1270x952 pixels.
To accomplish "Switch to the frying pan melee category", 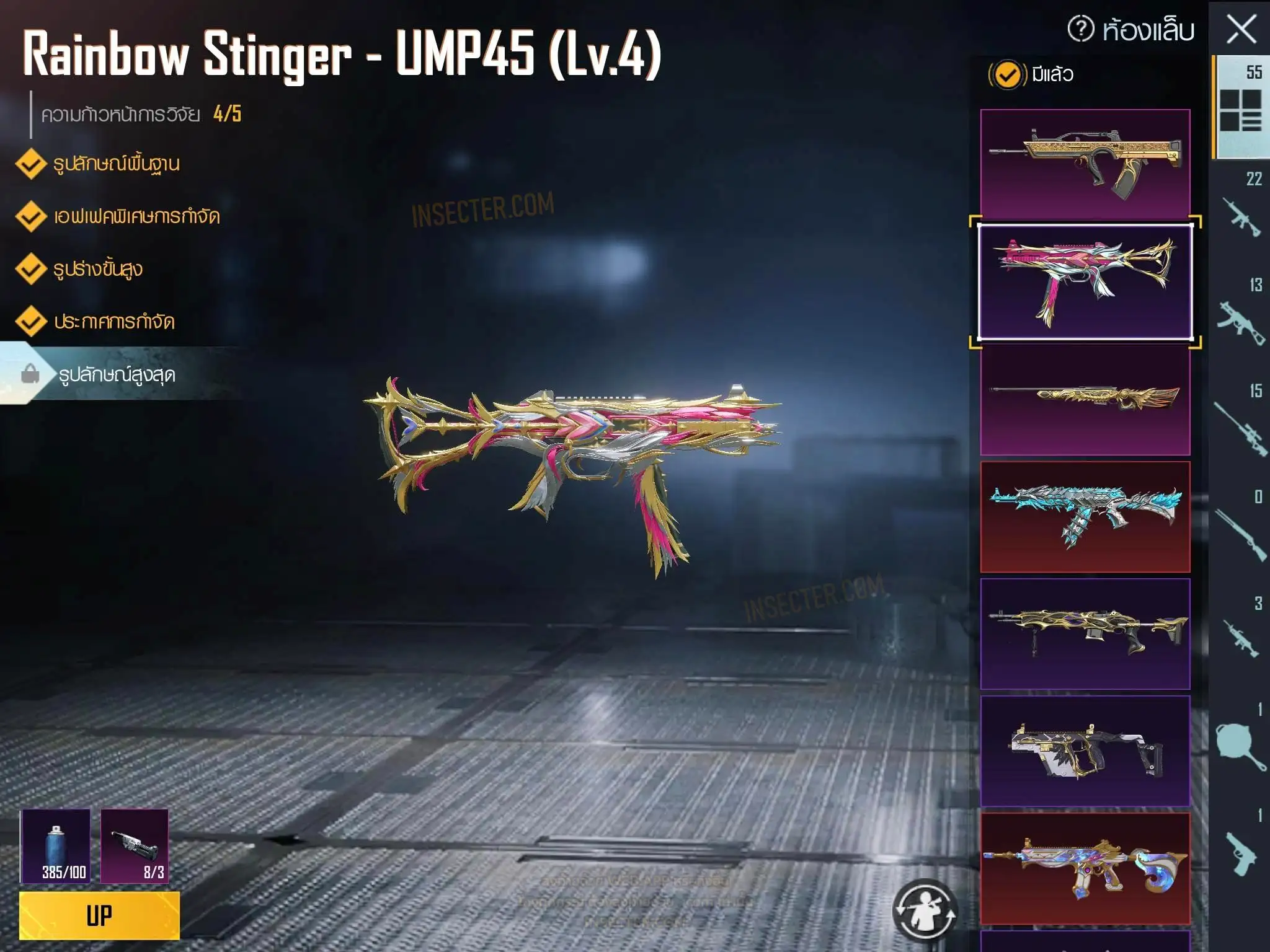I will pyautogui.click(x=1240, y=743).
